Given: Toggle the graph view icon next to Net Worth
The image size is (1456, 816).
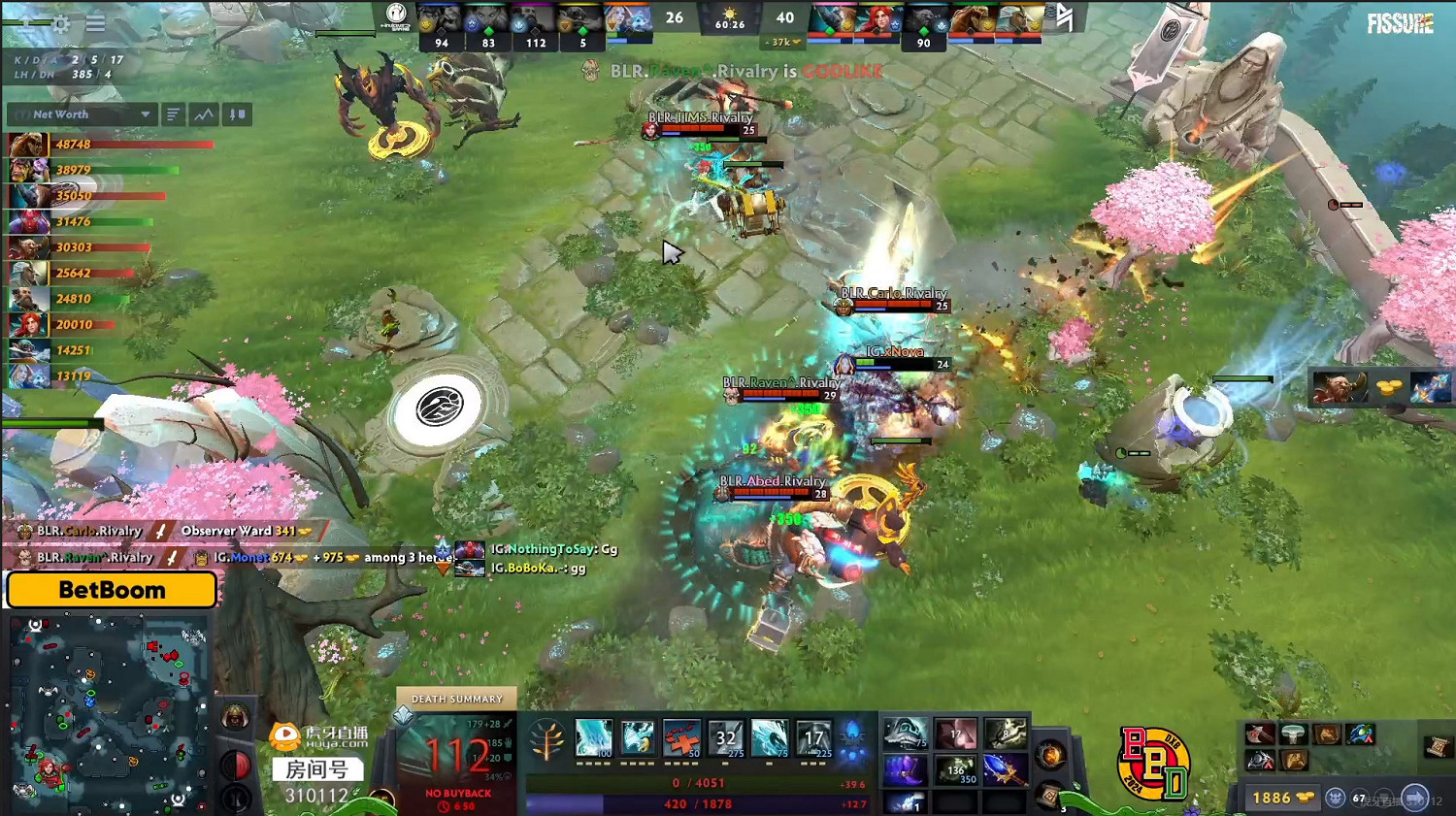Looking at the screenshot, I should (x=204, y=114).
